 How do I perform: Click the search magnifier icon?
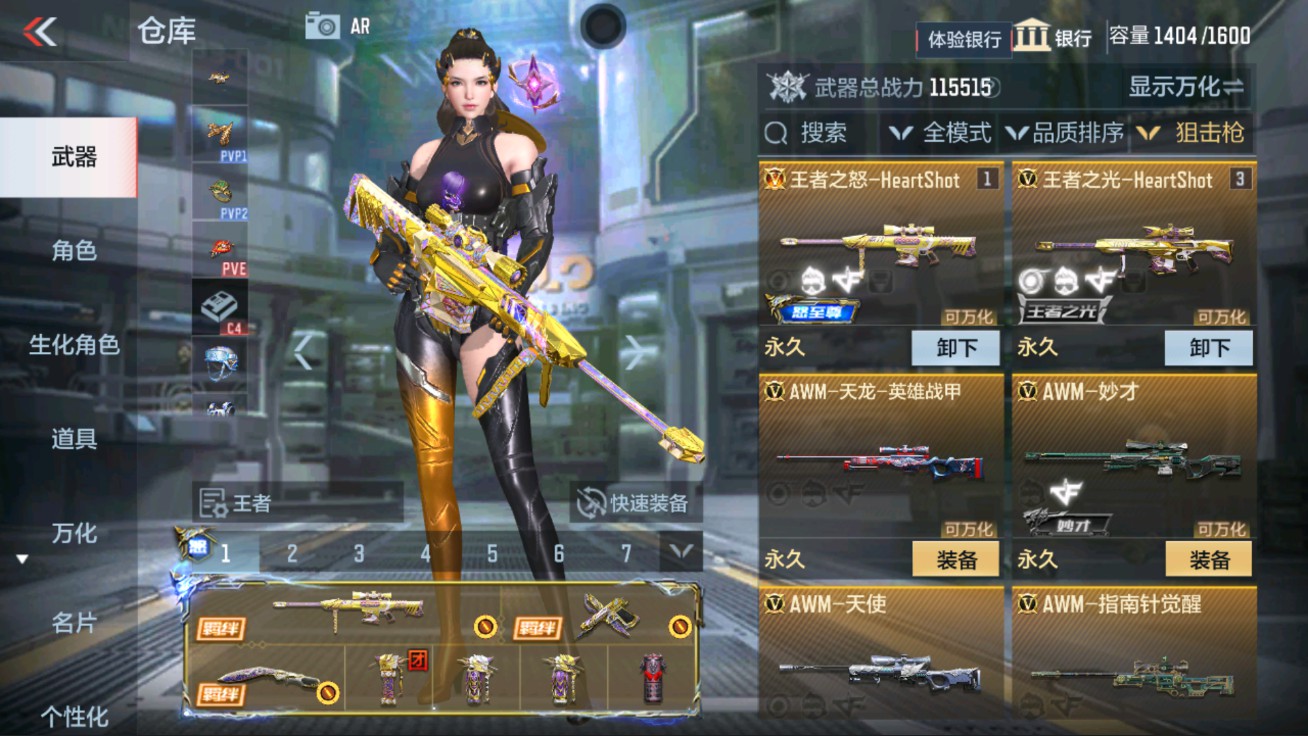(775, 131)
